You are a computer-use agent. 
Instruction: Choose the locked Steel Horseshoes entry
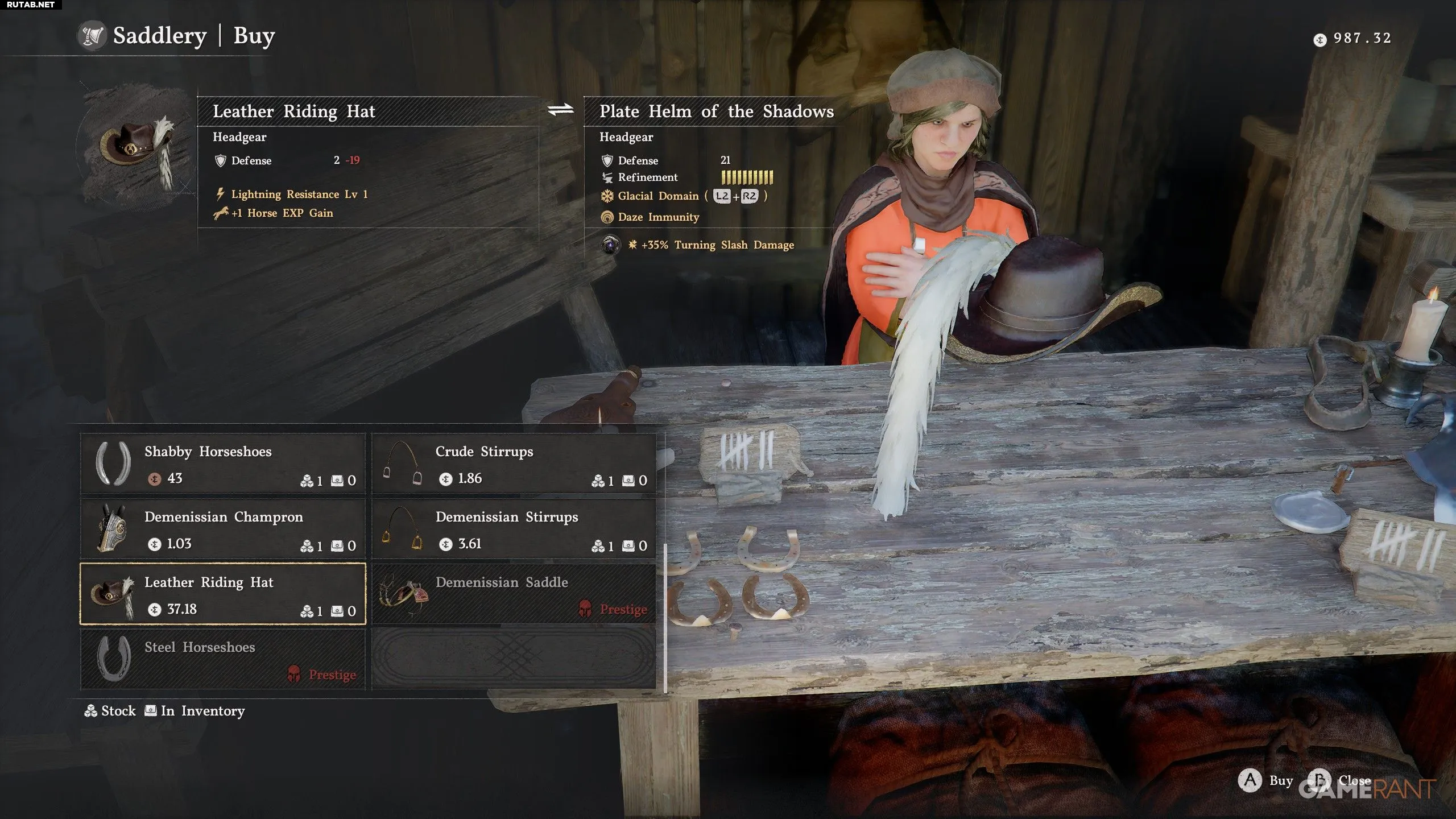click(223, 659)
